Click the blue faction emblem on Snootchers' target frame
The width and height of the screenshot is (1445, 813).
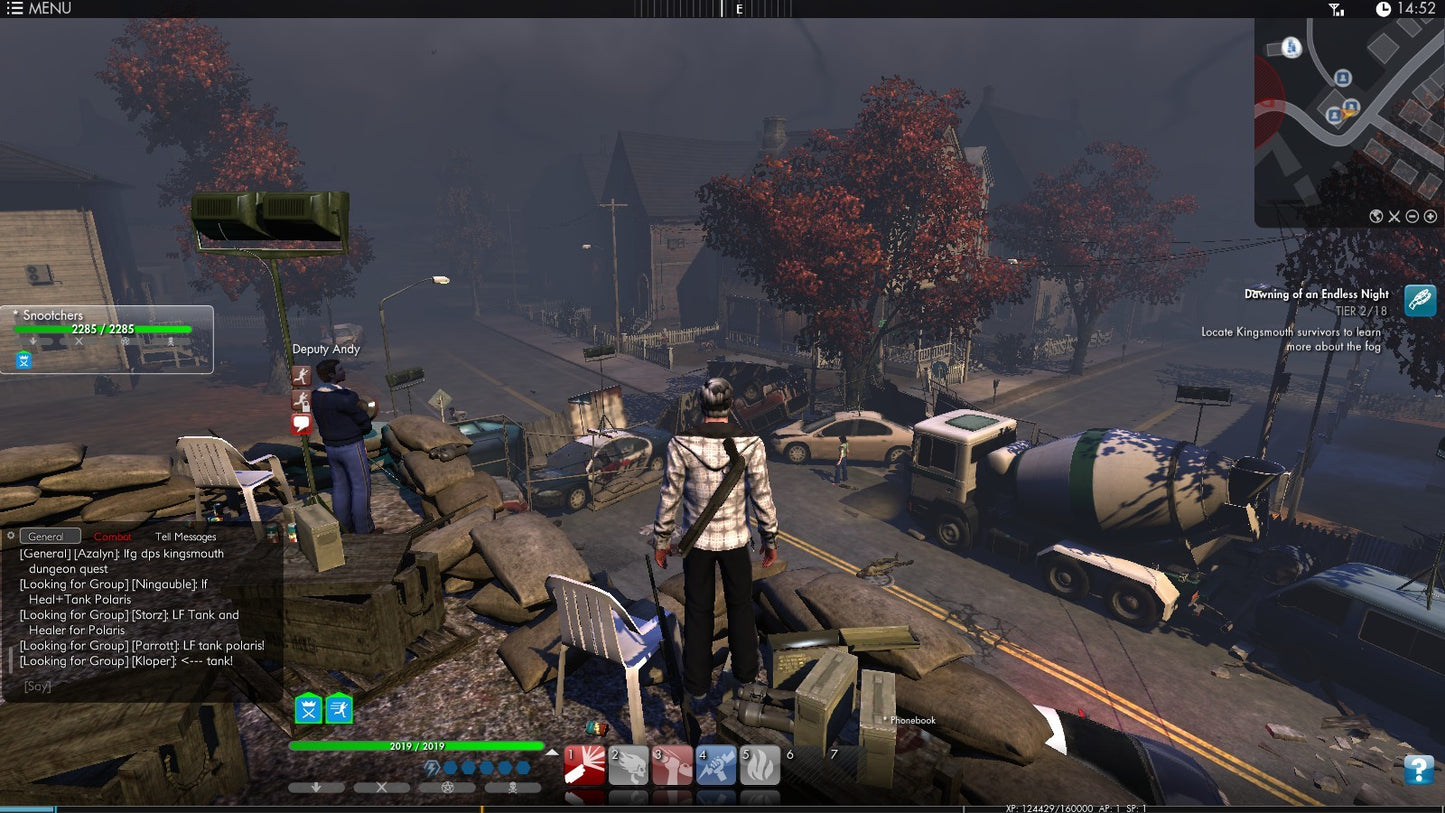23,359
